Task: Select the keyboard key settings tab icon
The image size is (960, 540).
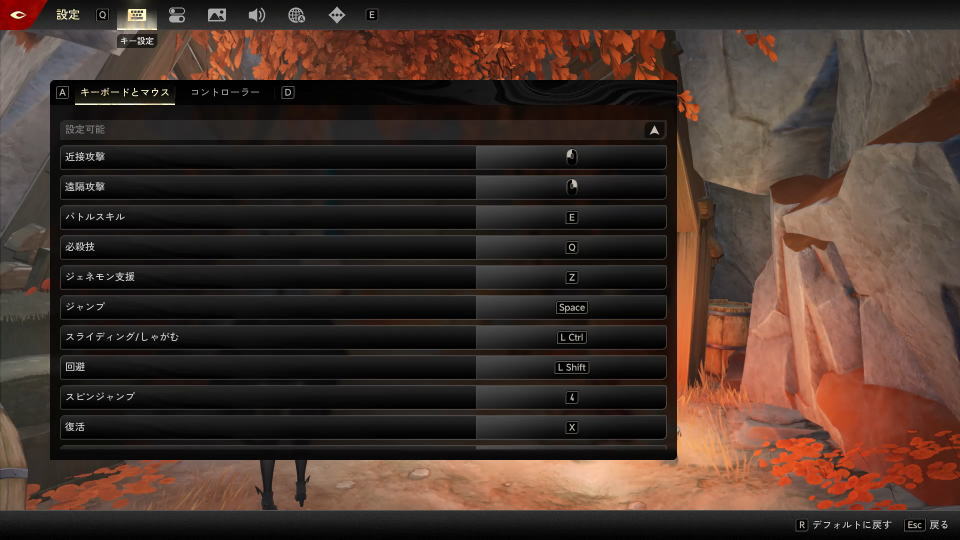Action: point(137,15)
